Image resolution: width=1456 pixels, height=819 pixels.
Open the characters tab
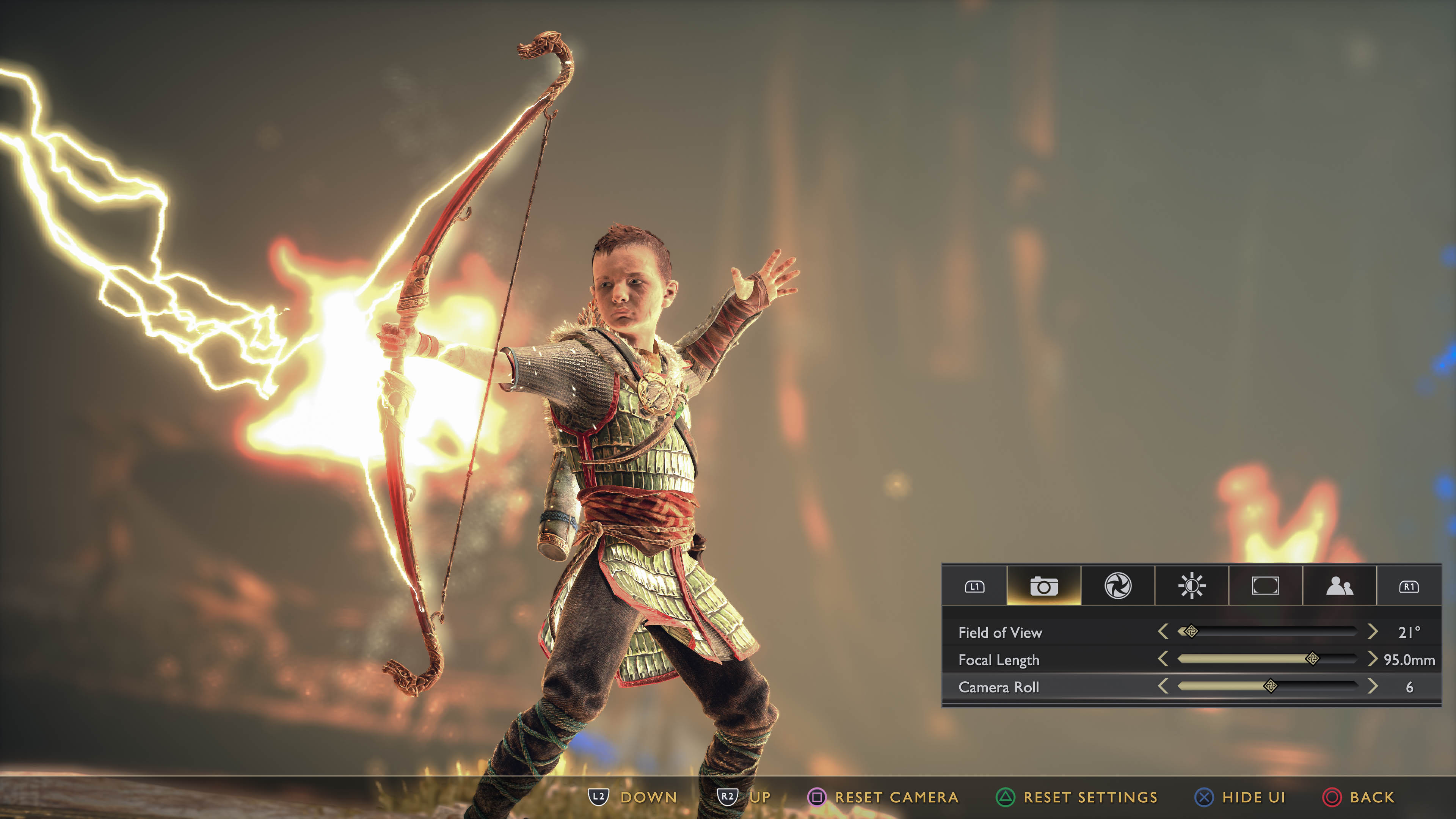1339,586
